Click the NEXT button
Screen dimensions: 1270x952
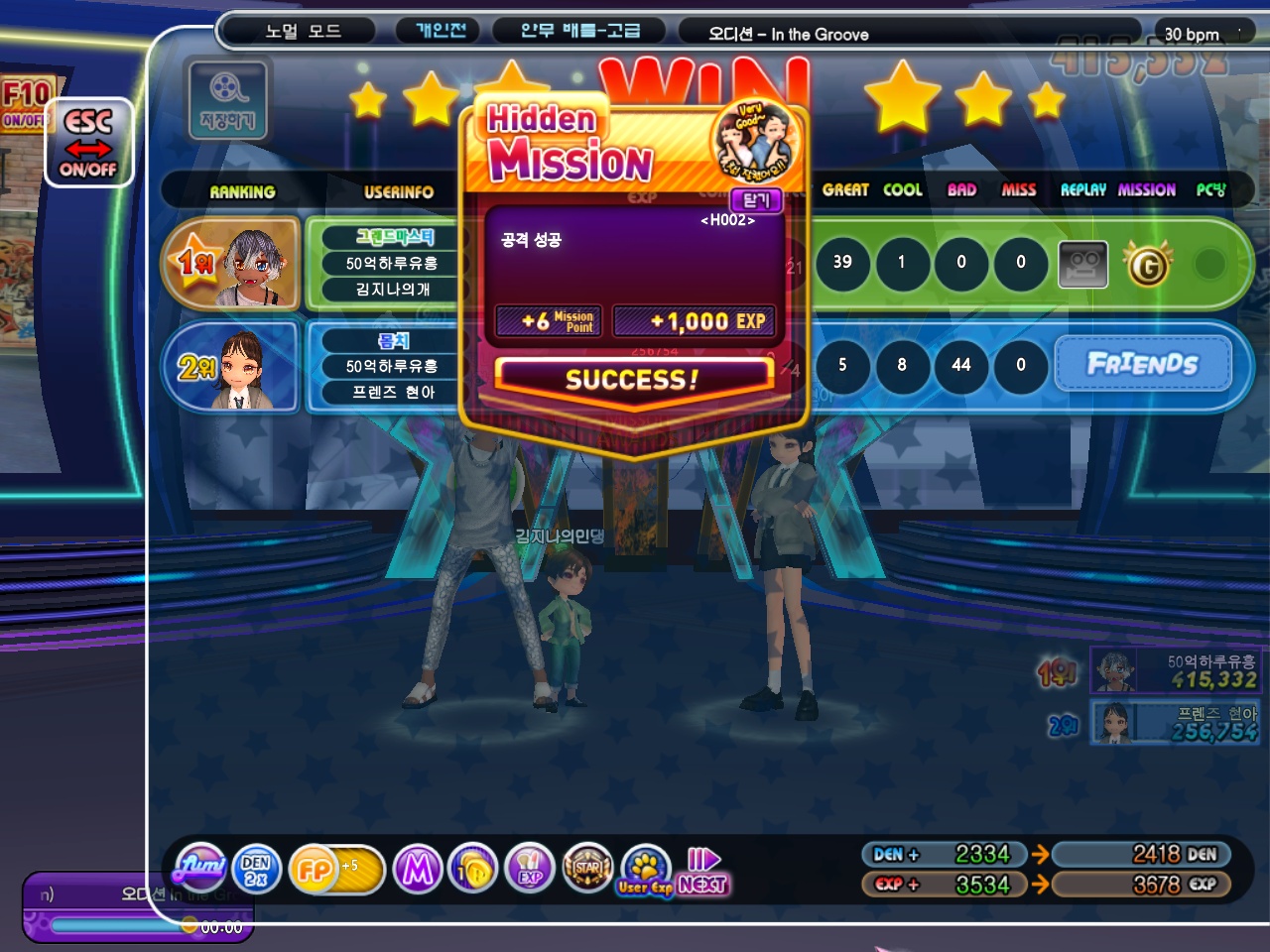coord(703,872)
